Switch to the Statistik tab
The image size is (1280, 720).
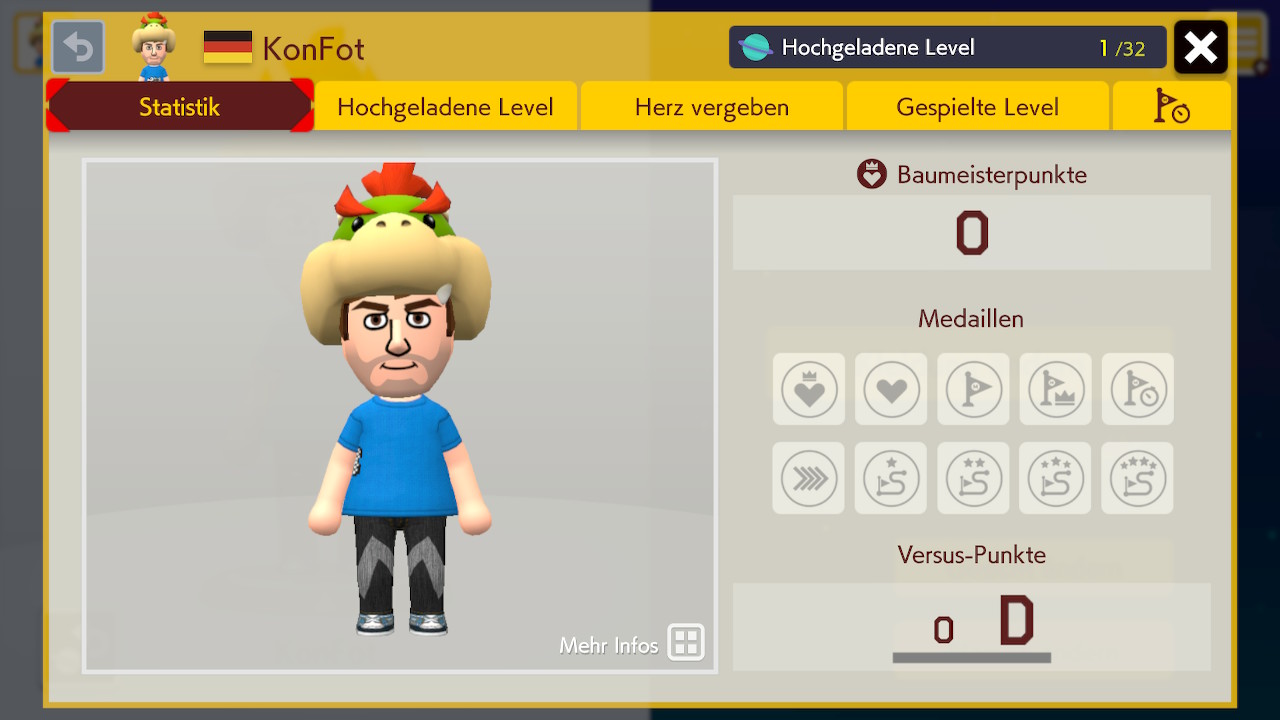pyautogui.click(x=180, y=107)
